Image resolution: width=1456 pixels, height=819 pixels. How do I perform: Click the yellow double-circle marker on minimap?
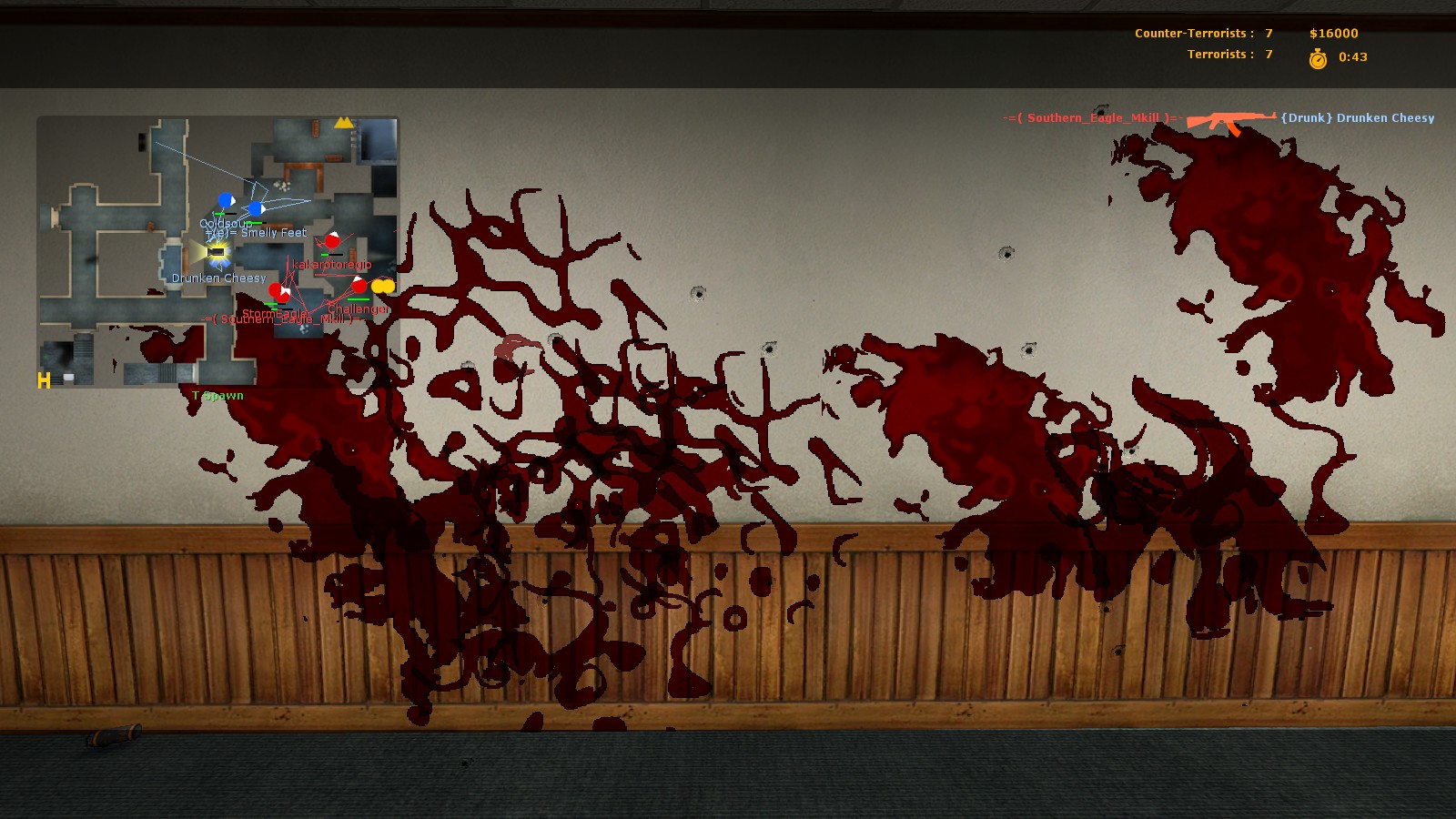[383, 286]
